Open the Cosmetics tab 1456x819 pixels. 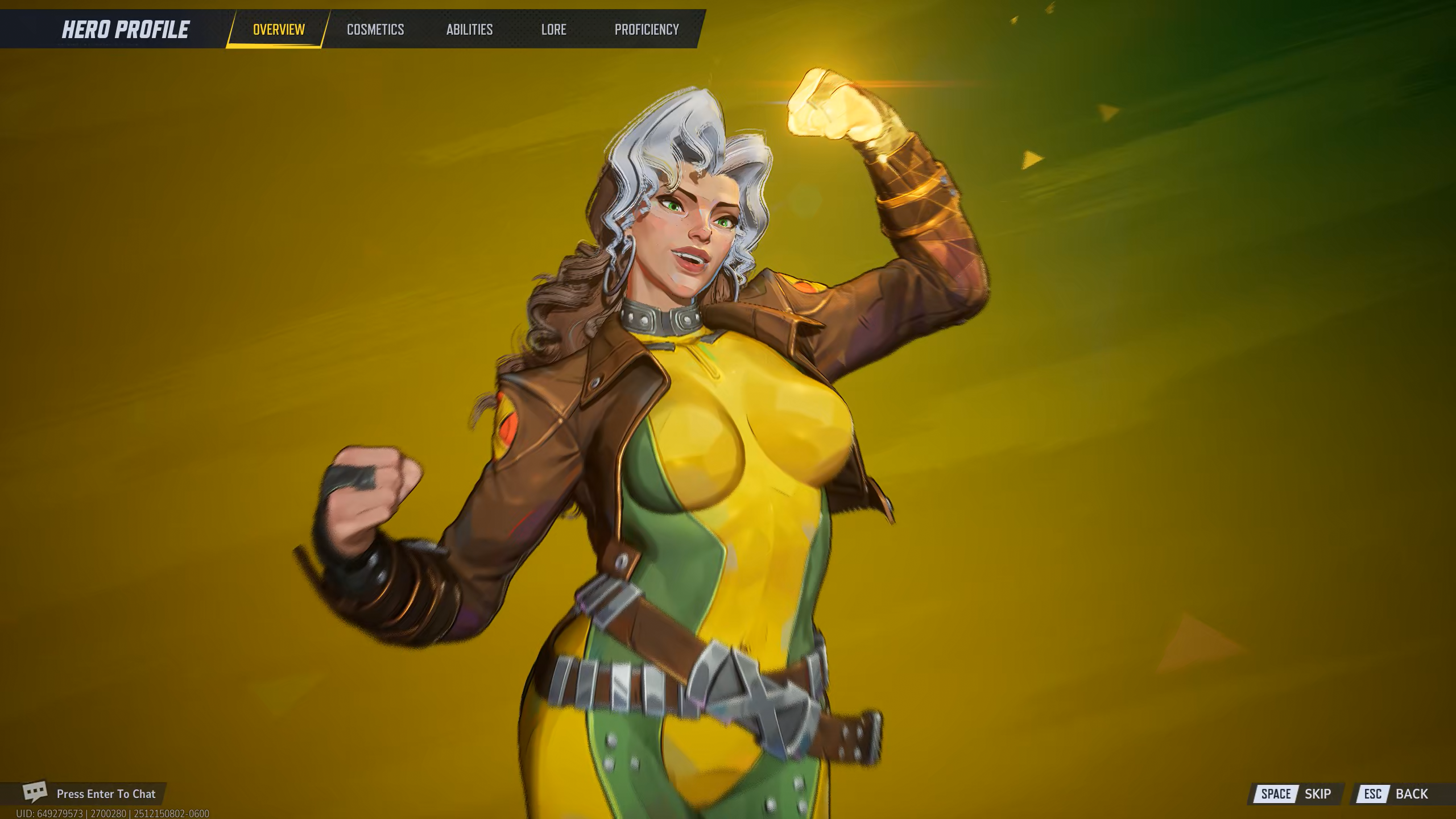(375, 30)
